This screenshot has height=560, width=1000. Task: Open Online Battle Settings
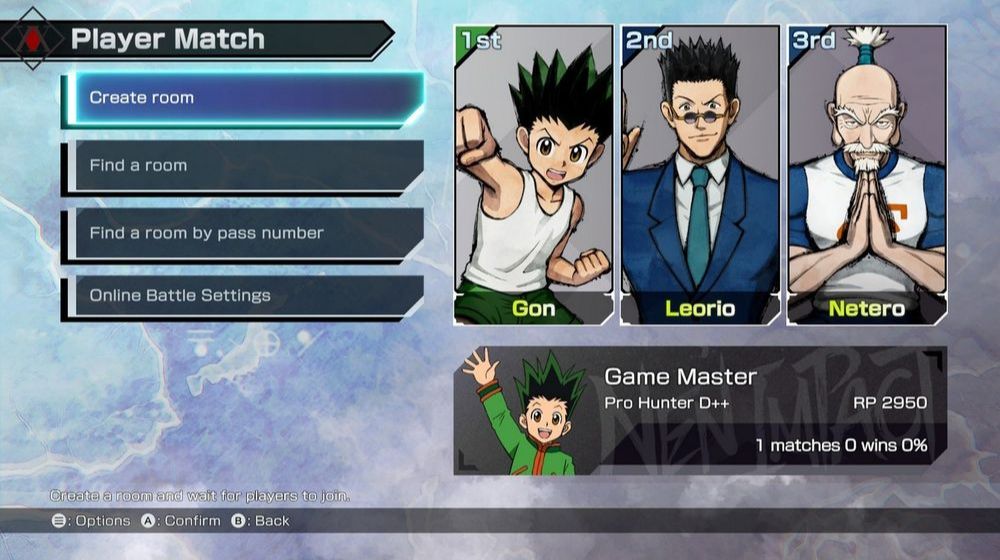[245, 296]
